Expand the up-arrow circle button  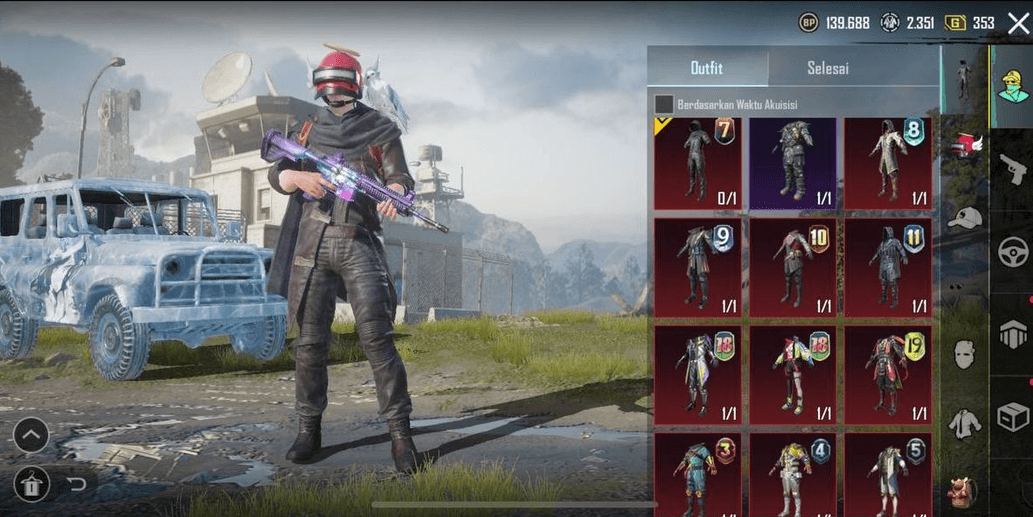[31, 435]
